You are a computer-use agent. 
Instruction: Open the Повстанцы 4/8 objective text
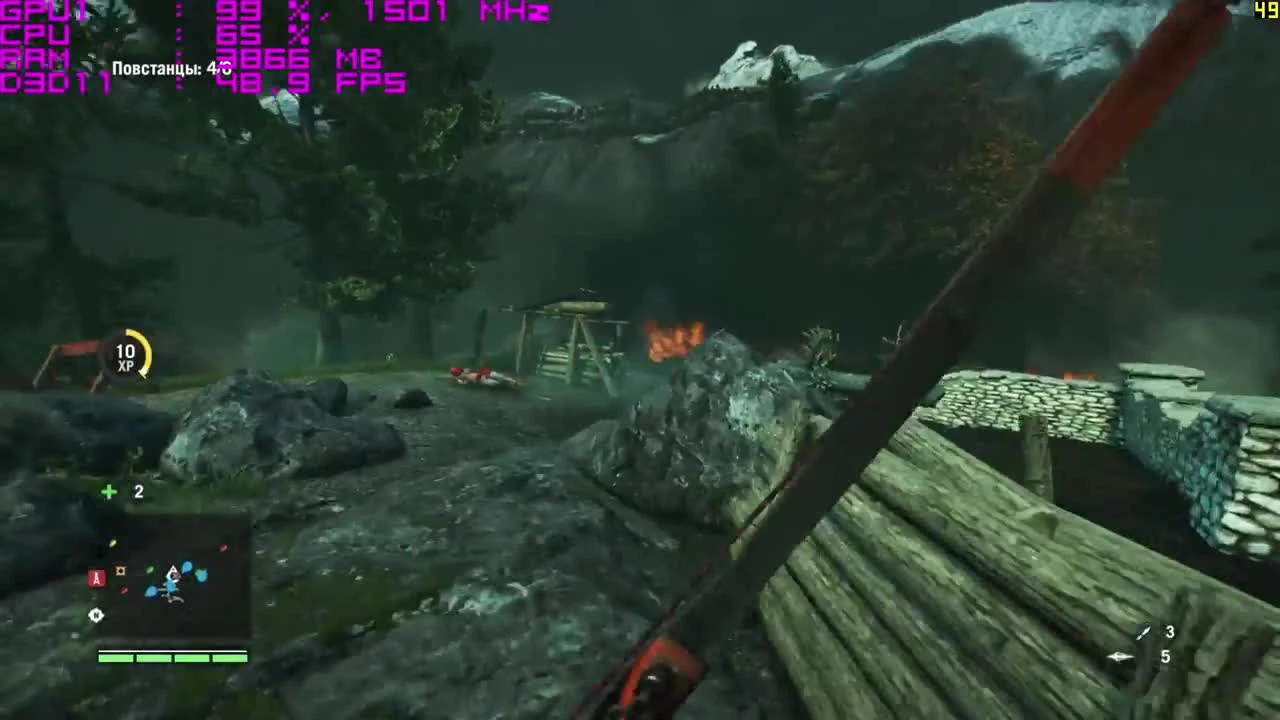tap(169, 70)
